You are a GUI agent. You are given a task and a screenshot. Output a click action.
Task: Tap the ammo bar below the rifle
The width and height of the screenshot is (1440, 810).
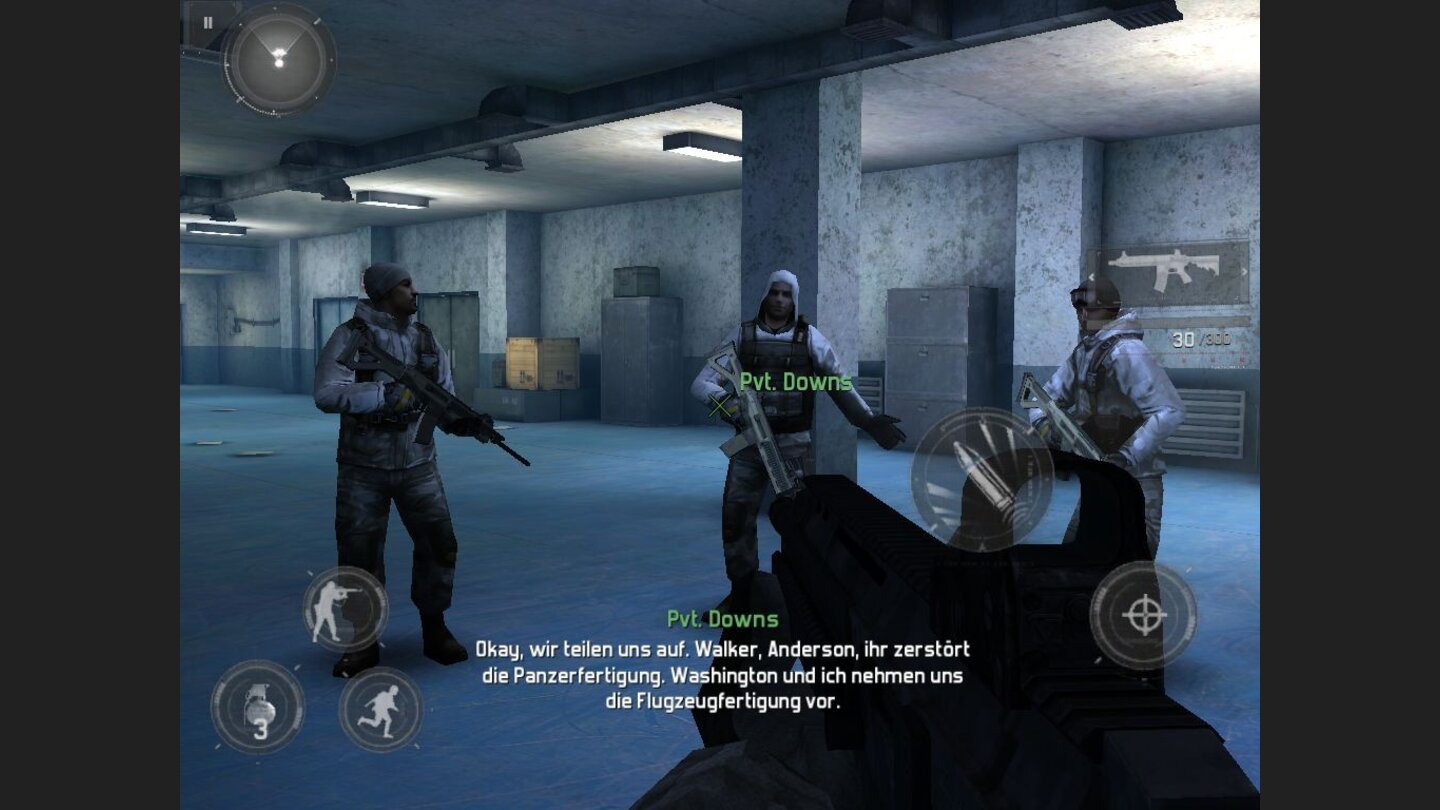coord(1195,320)
